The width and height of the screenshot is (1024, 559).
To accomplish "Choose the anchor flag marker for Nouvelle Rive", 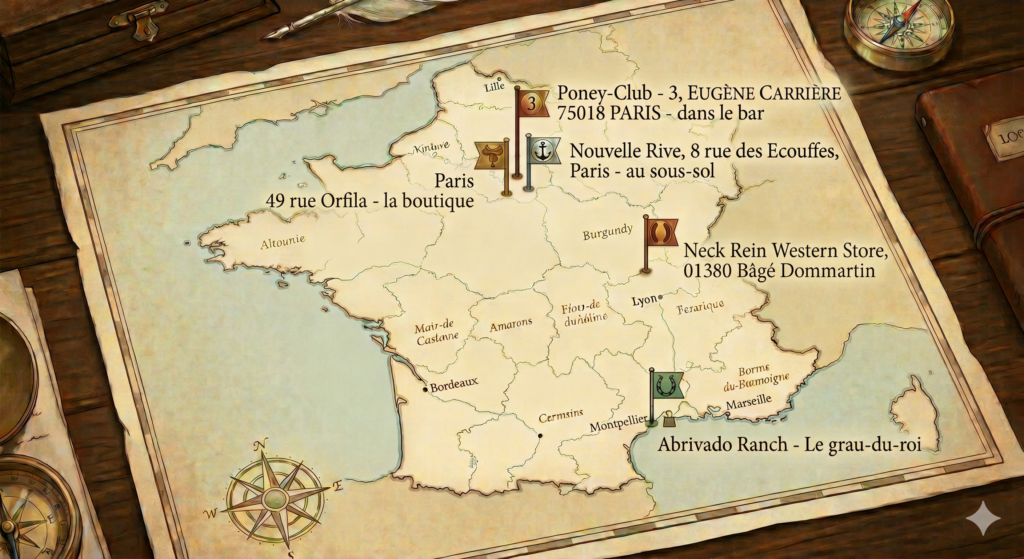I will 544,151.
